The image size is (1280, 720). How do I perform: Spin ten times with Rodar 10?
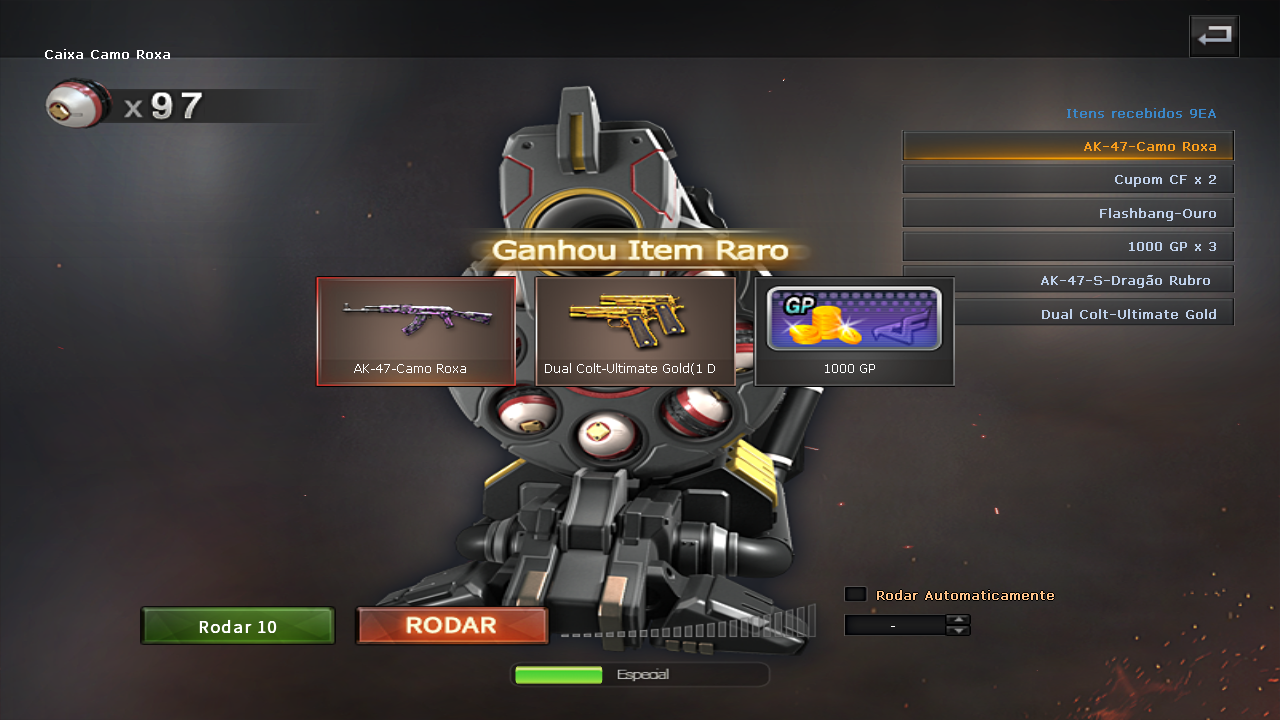238,627
